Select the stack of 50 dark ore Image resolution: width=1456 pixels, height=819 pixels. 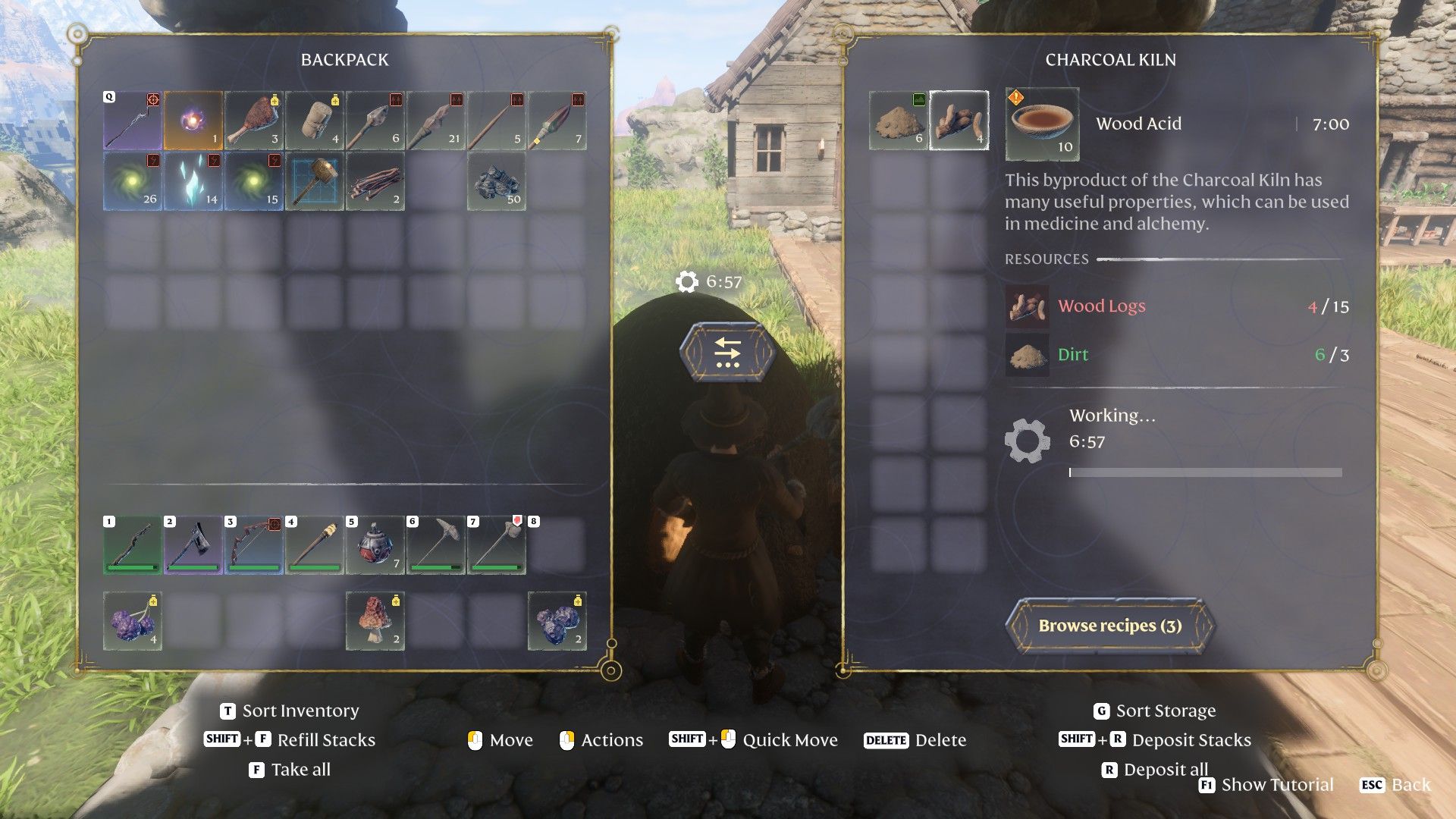[x=497, y=181]
